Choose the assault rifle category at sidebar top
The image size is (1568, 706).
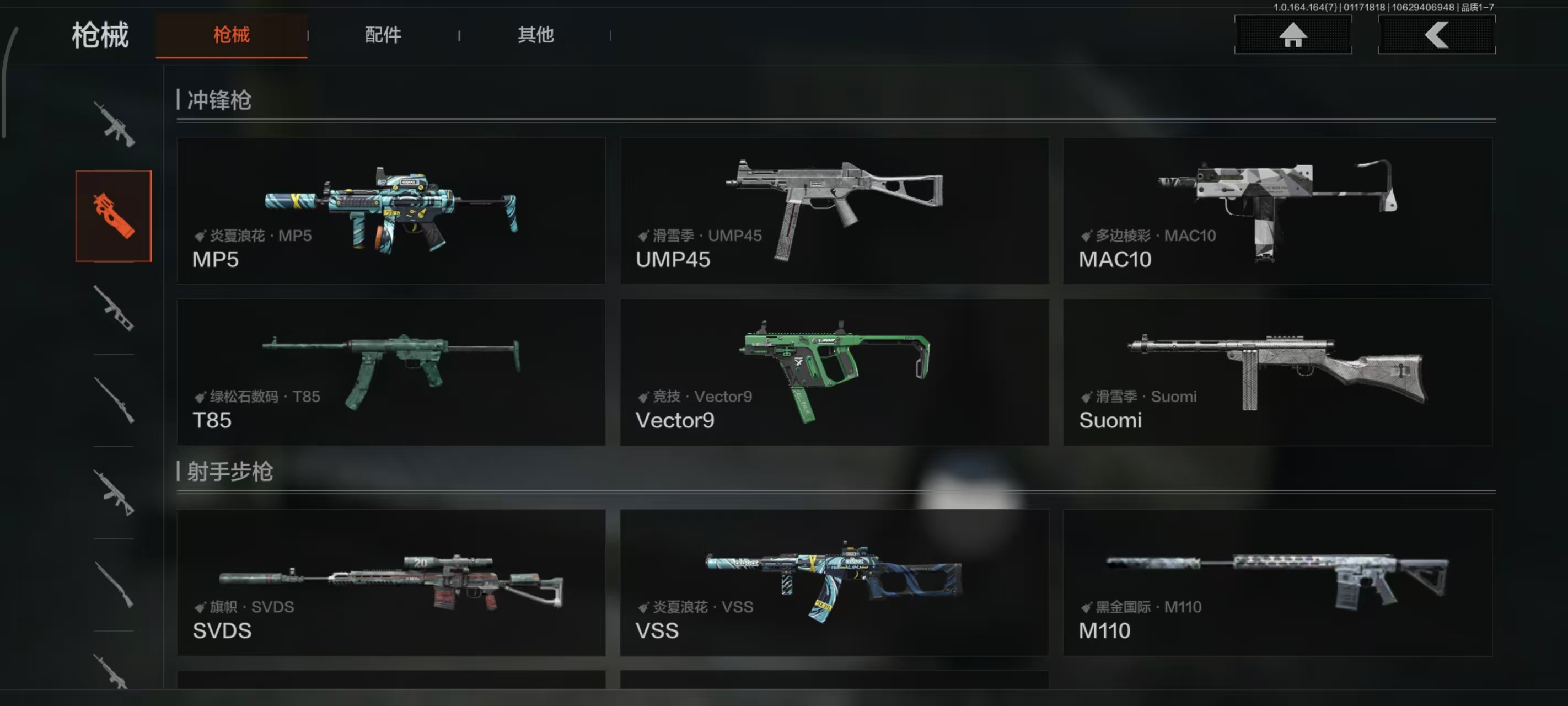(x=114, y=125)
